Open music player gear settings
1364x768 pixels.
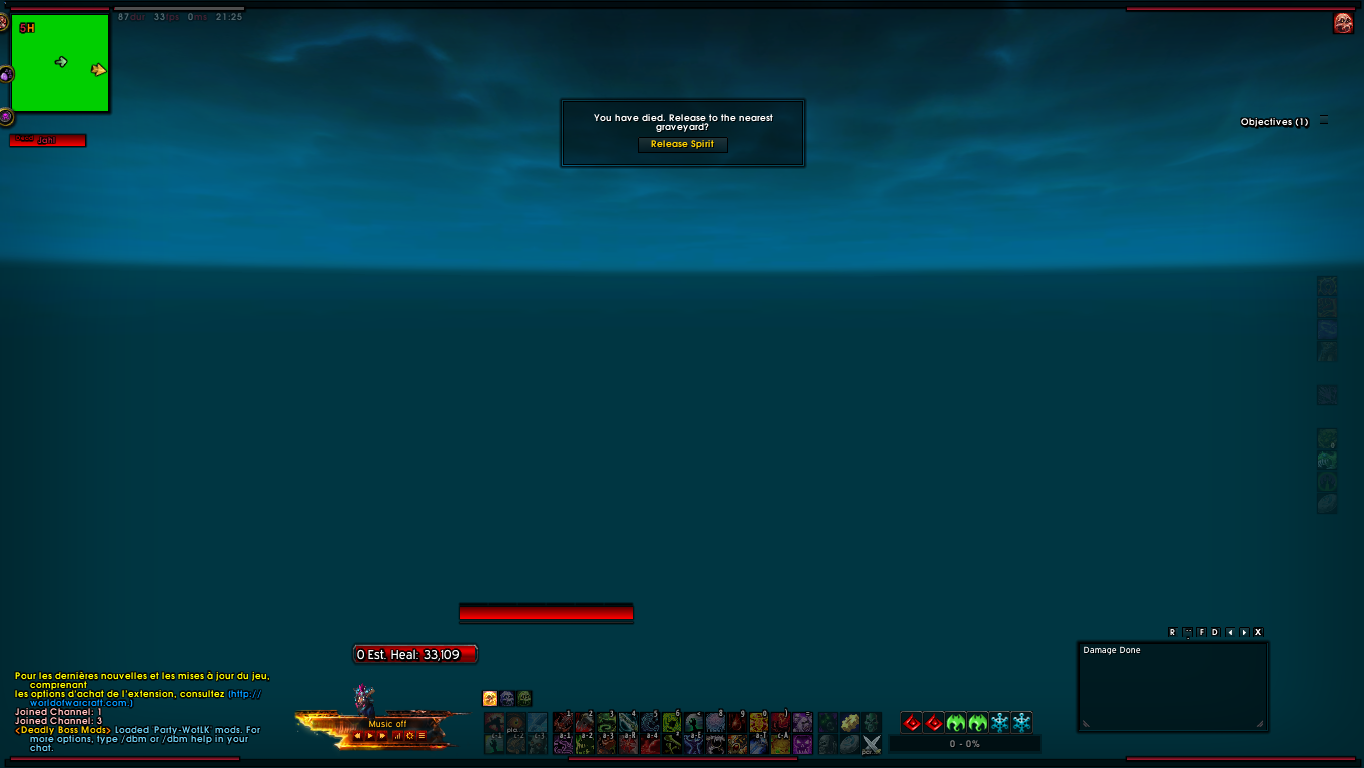[x=409, y=736]
